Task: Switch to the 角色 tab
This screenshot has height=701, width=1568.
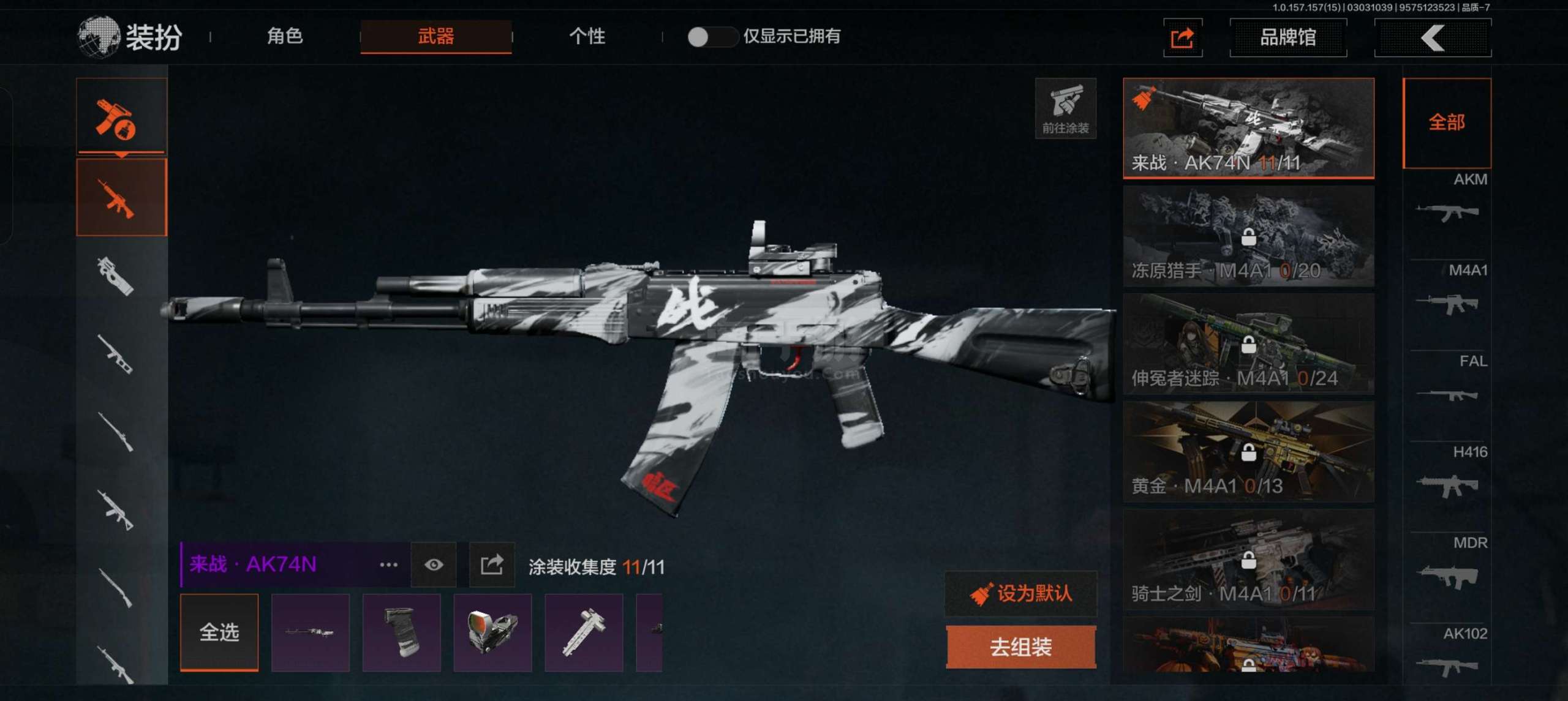Action: click(285, 37)
